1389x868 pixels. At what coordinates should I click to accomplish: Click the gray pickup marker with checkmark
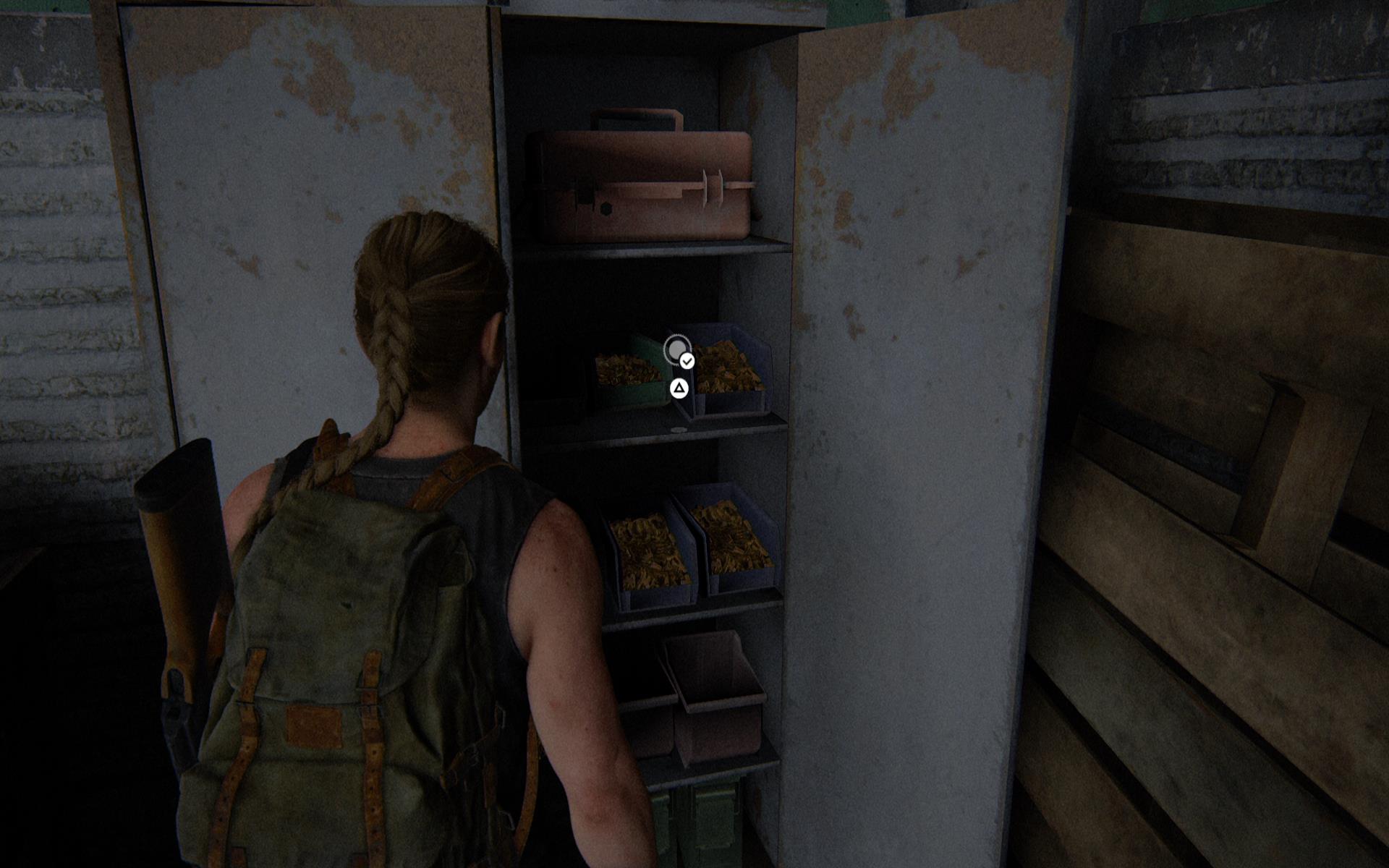tap(677, 351)
